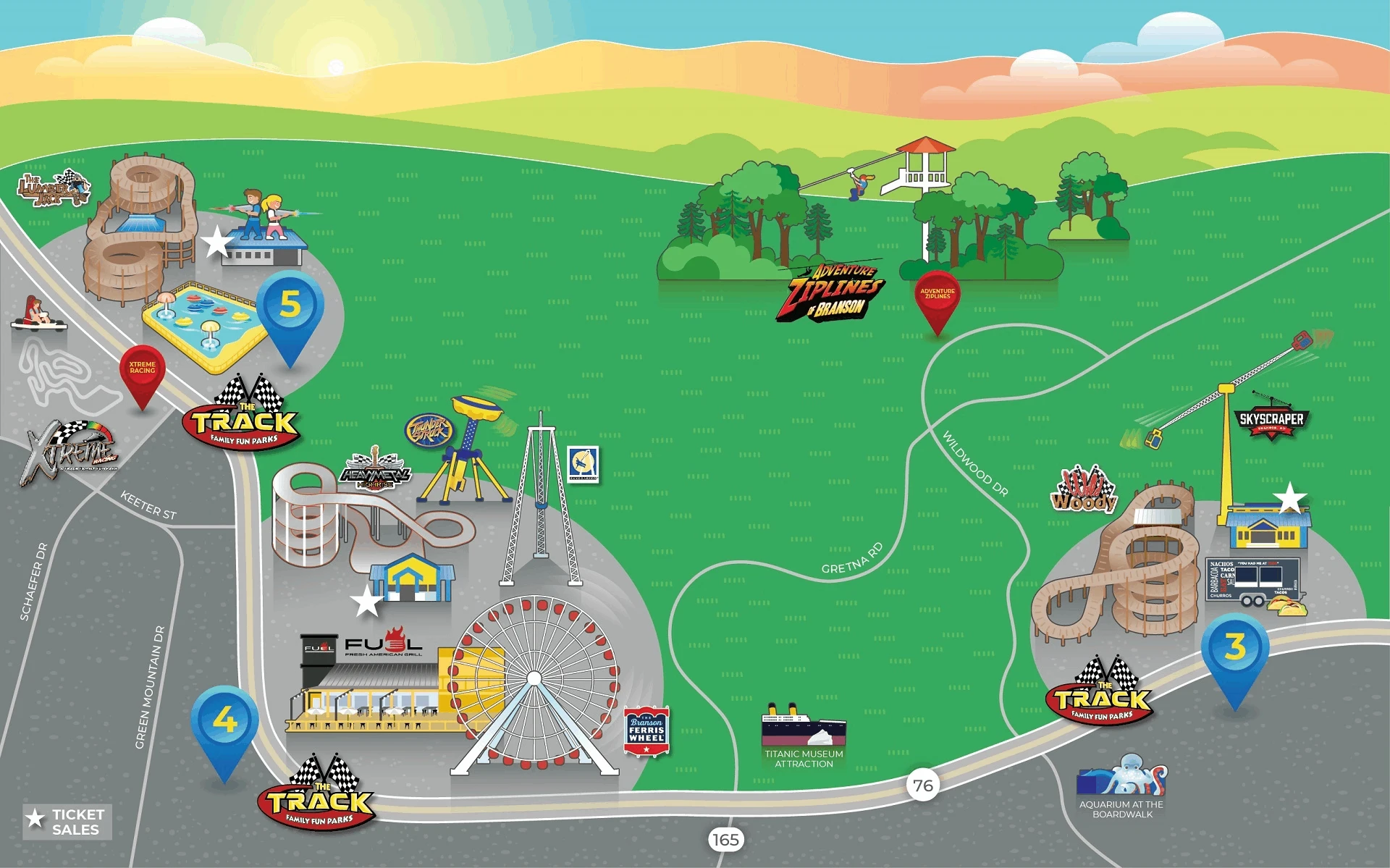Click the Thunder Struck ride logo
Image resolution: width=1390 pixels, height=868 pixels.
click(429, 430)
